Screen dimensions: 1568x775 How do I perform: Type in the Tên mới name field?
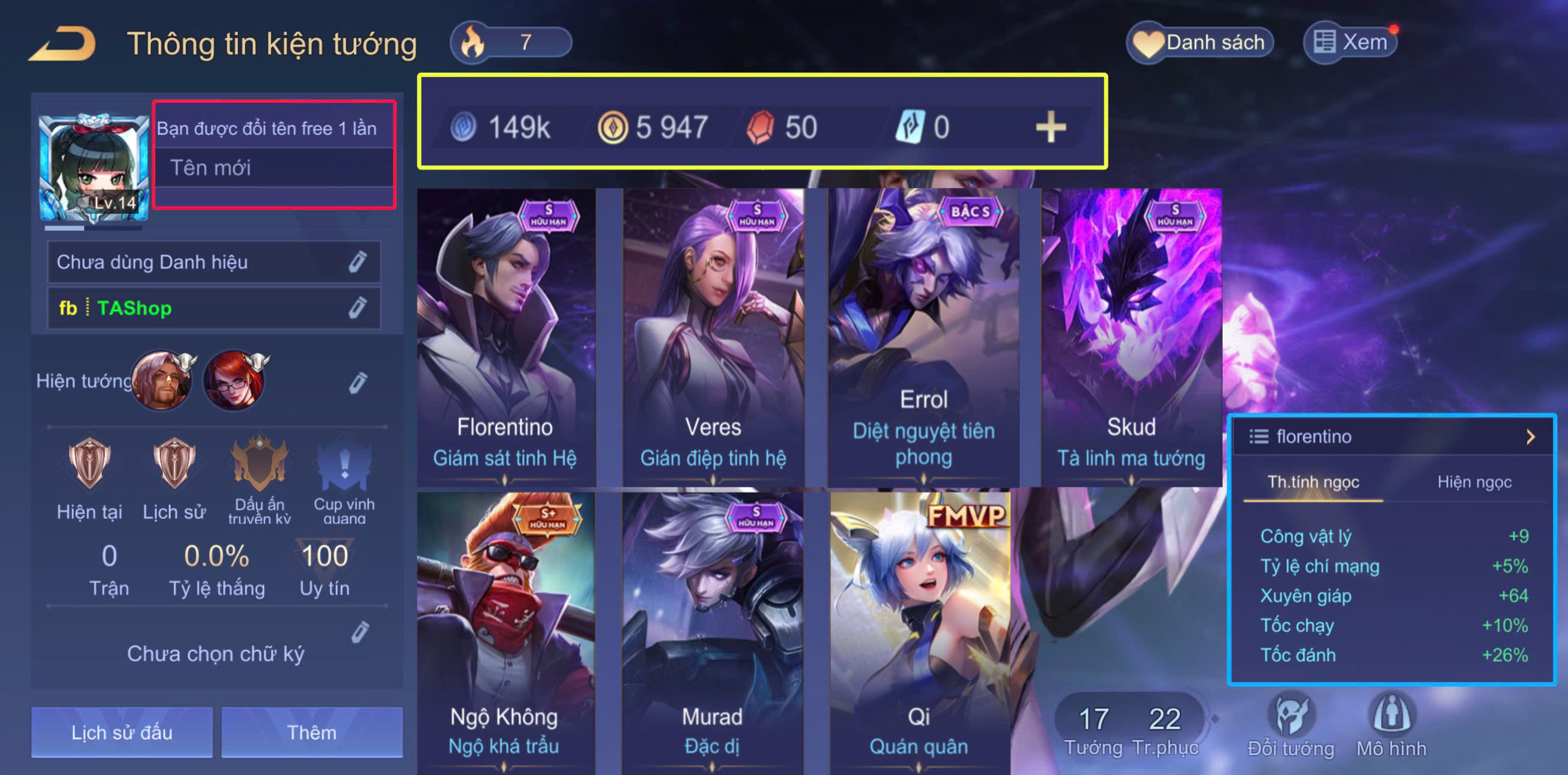(274, 168)
